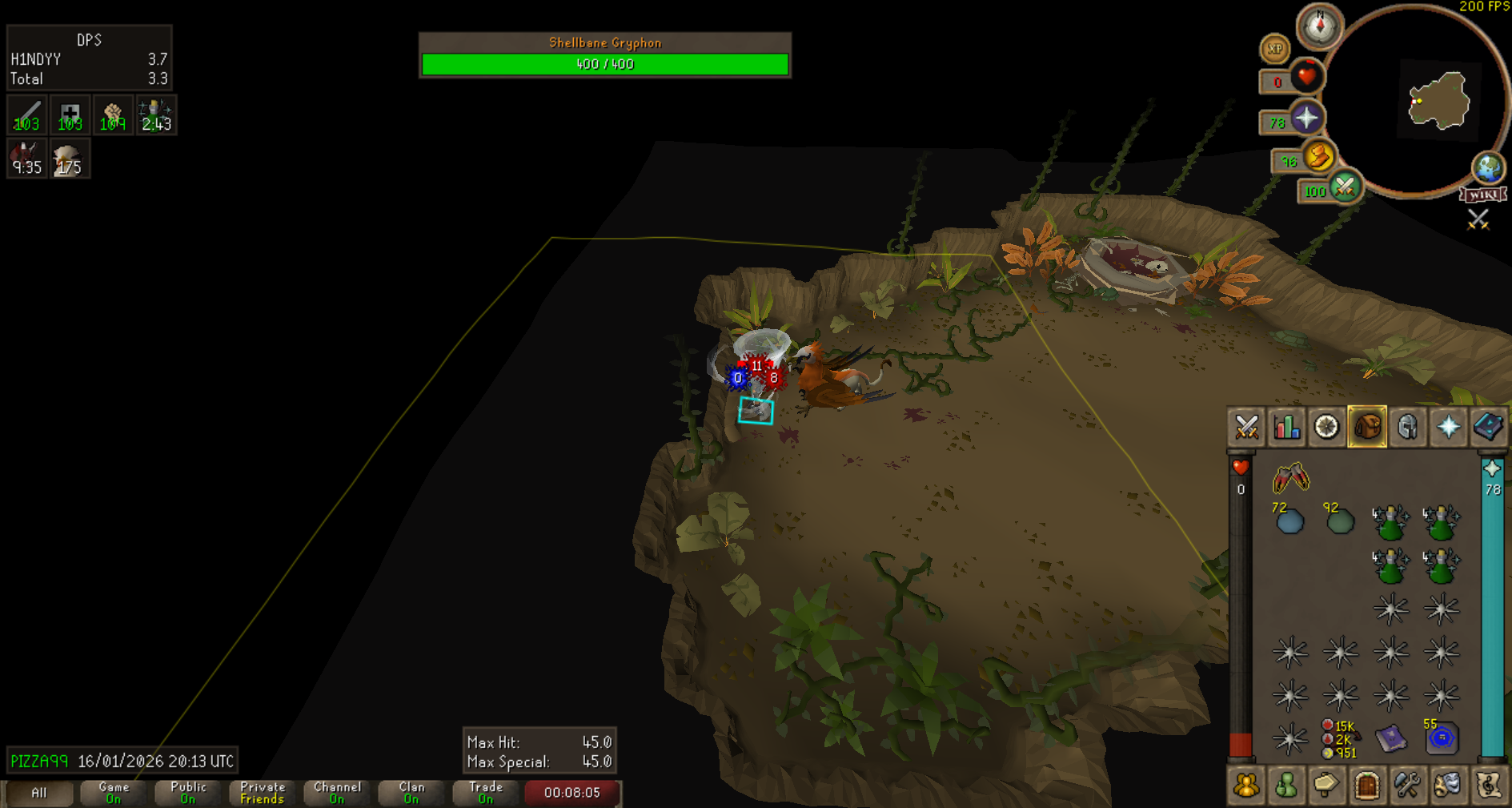Switch to the Spellbook tab

click(x=1488, y=427)
